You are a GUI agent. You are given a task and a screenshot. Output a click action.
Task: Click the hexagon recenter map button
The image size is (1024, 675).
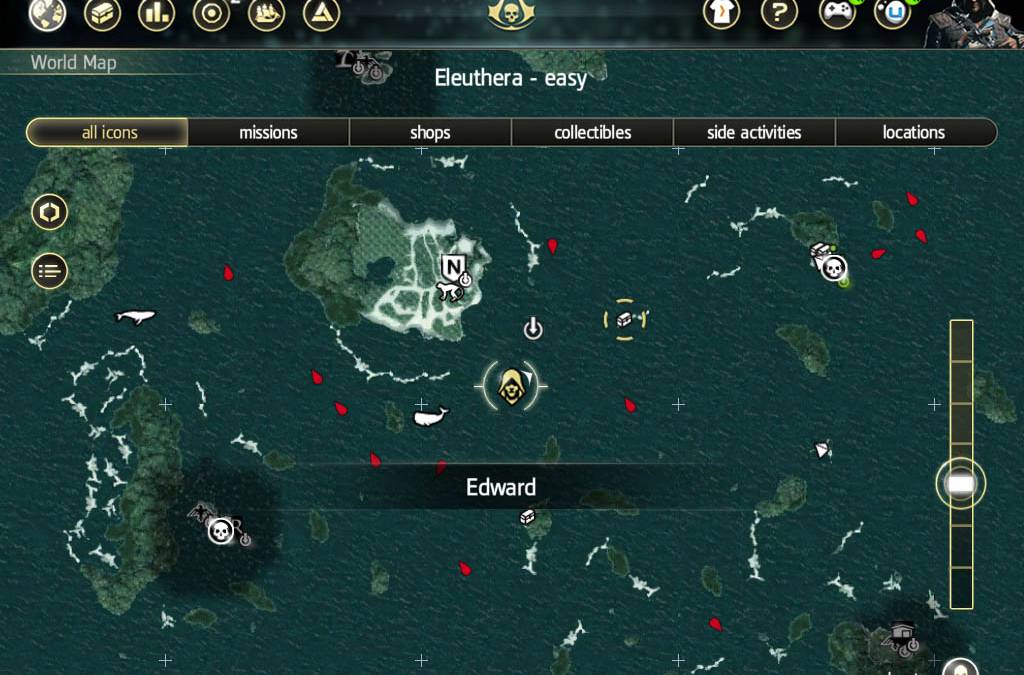pyautogui.click(x=50, y=212)
